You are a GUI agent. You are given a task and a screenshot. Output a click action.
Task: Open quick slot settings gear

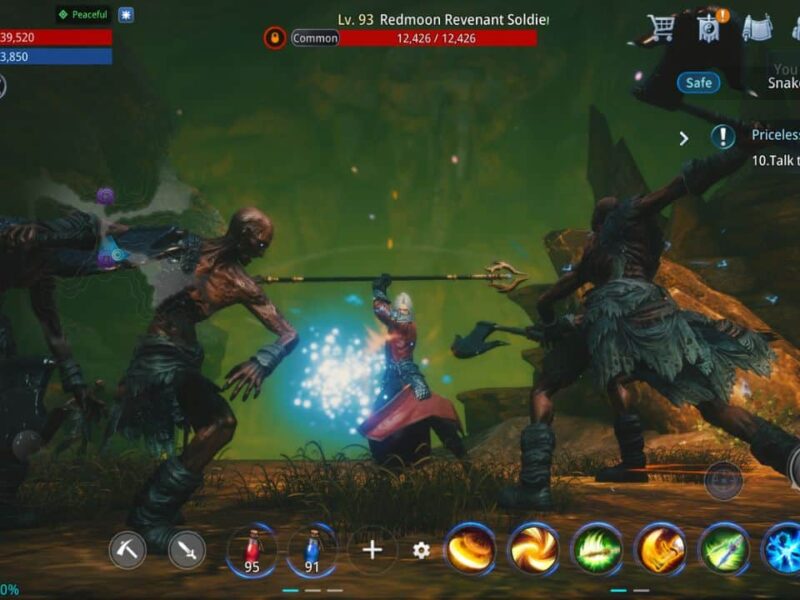[x=422, y=550]
